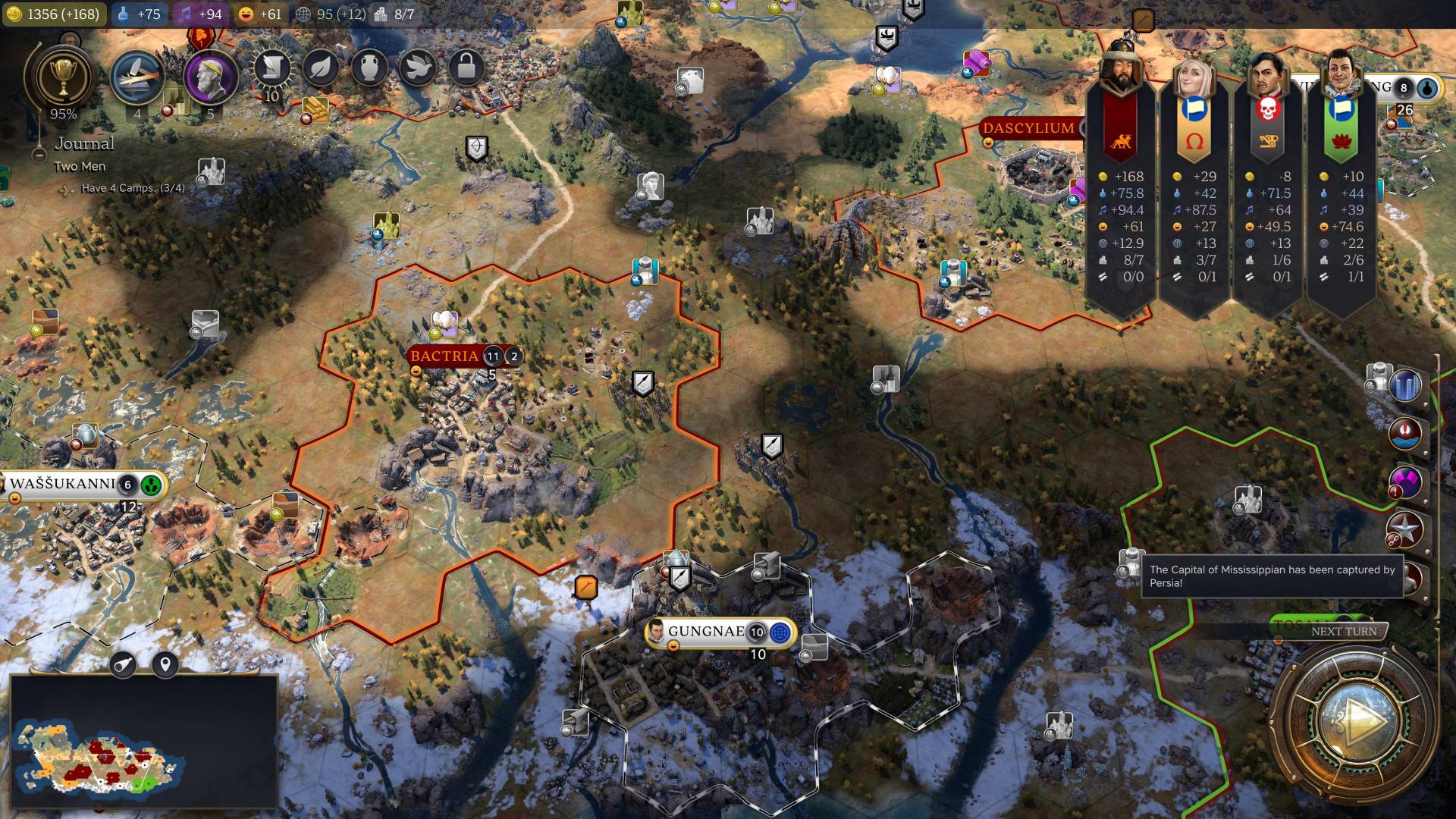This screenshot has height=819, width=1456.
Task: Select the Gungnae city banner
Action: [x=705, y=632]
